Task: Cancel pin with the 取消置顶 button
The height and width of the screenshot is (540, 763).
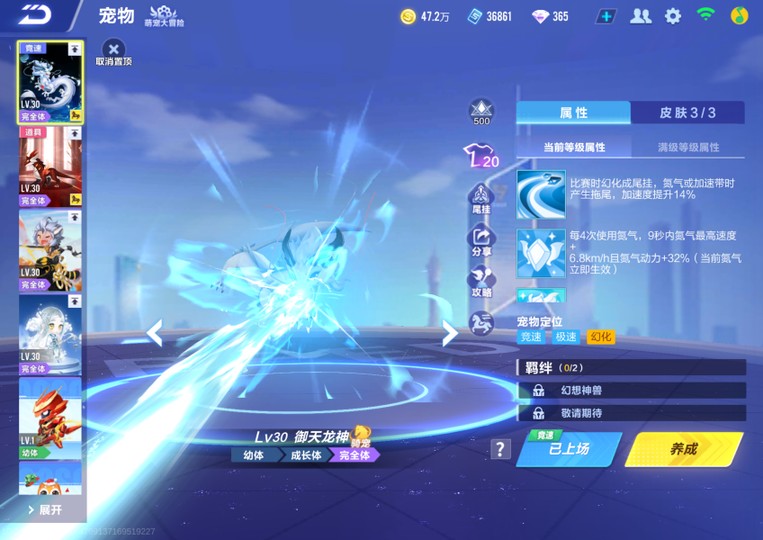Action: pos(114,50)
